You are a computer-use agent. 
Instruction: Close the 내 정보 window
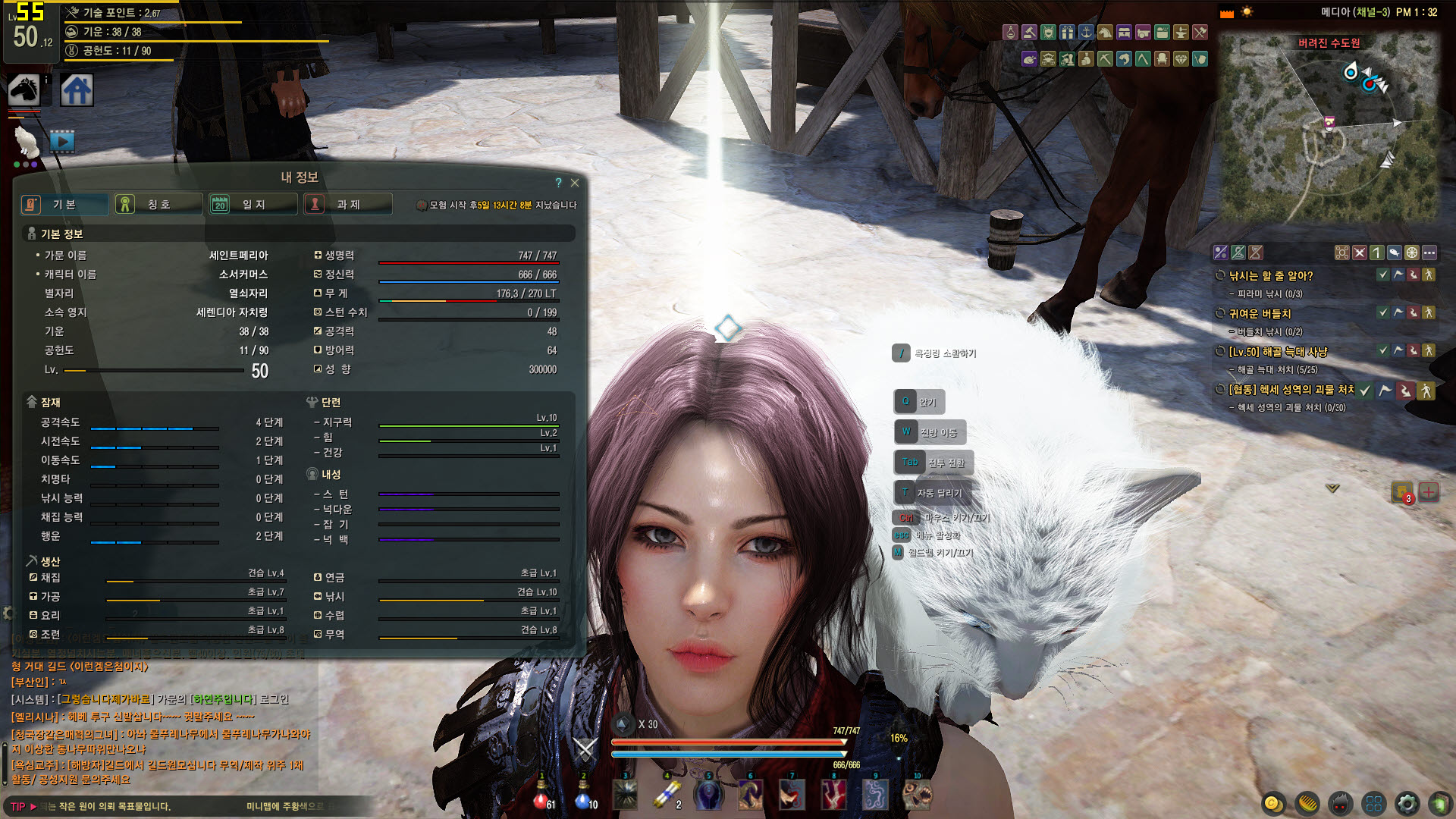575,183
